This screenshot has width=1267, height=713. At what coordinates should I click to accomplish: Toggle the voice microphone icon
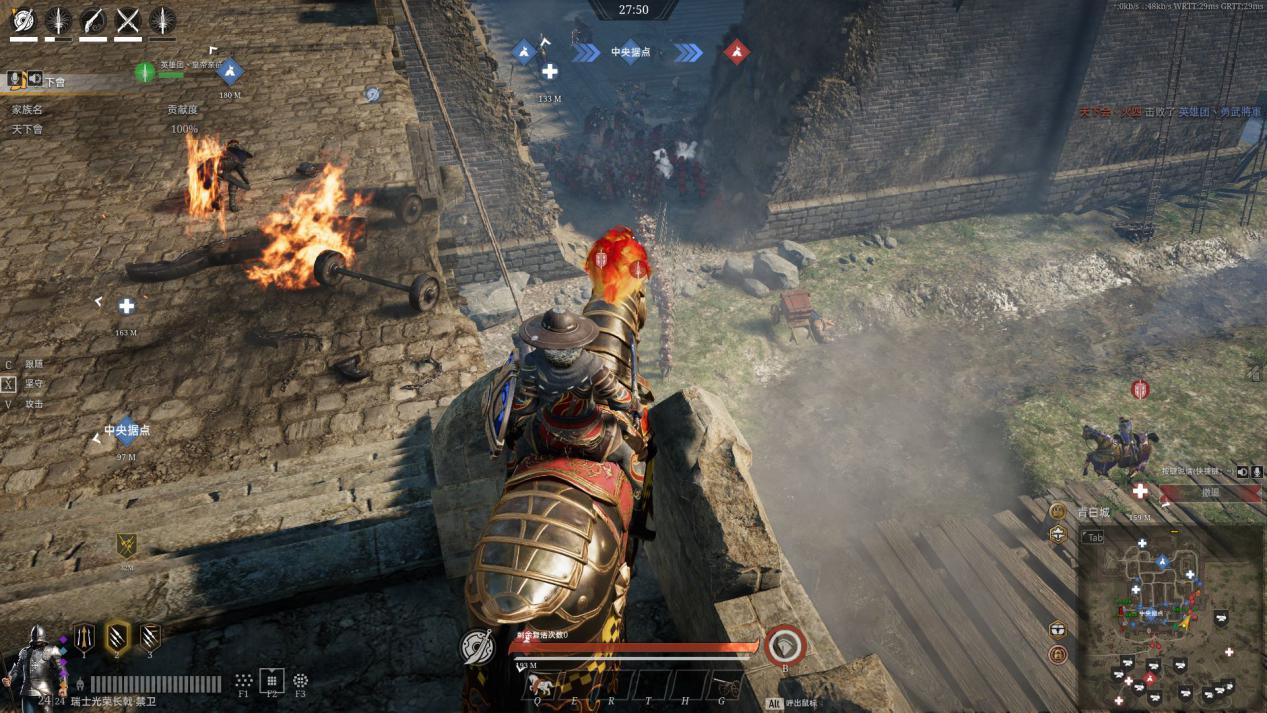[x=1257, y=471]
